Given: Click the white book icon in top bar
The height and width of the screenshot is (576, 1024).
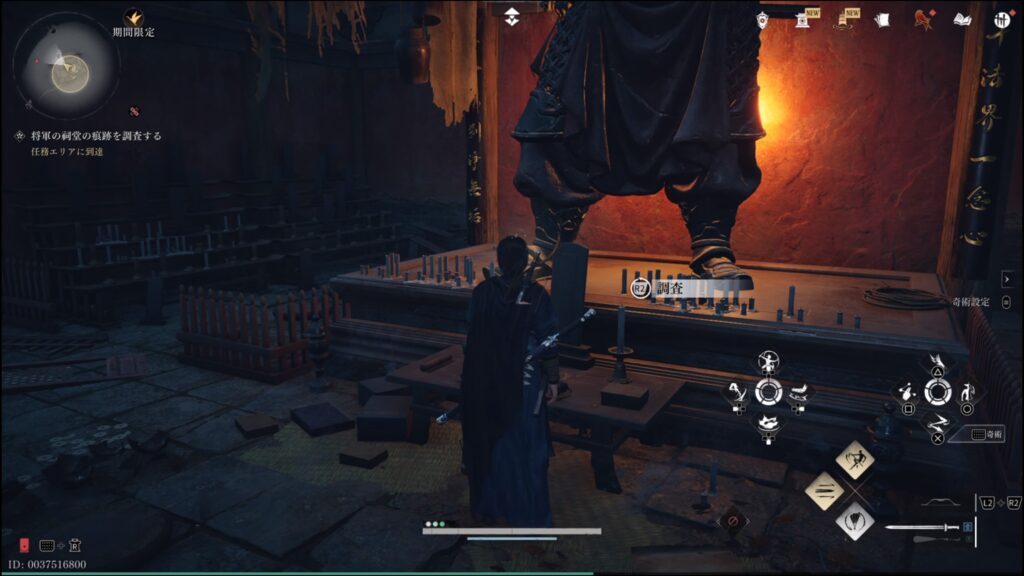Looking at the screenshot, I should click(x=963, y=20).
